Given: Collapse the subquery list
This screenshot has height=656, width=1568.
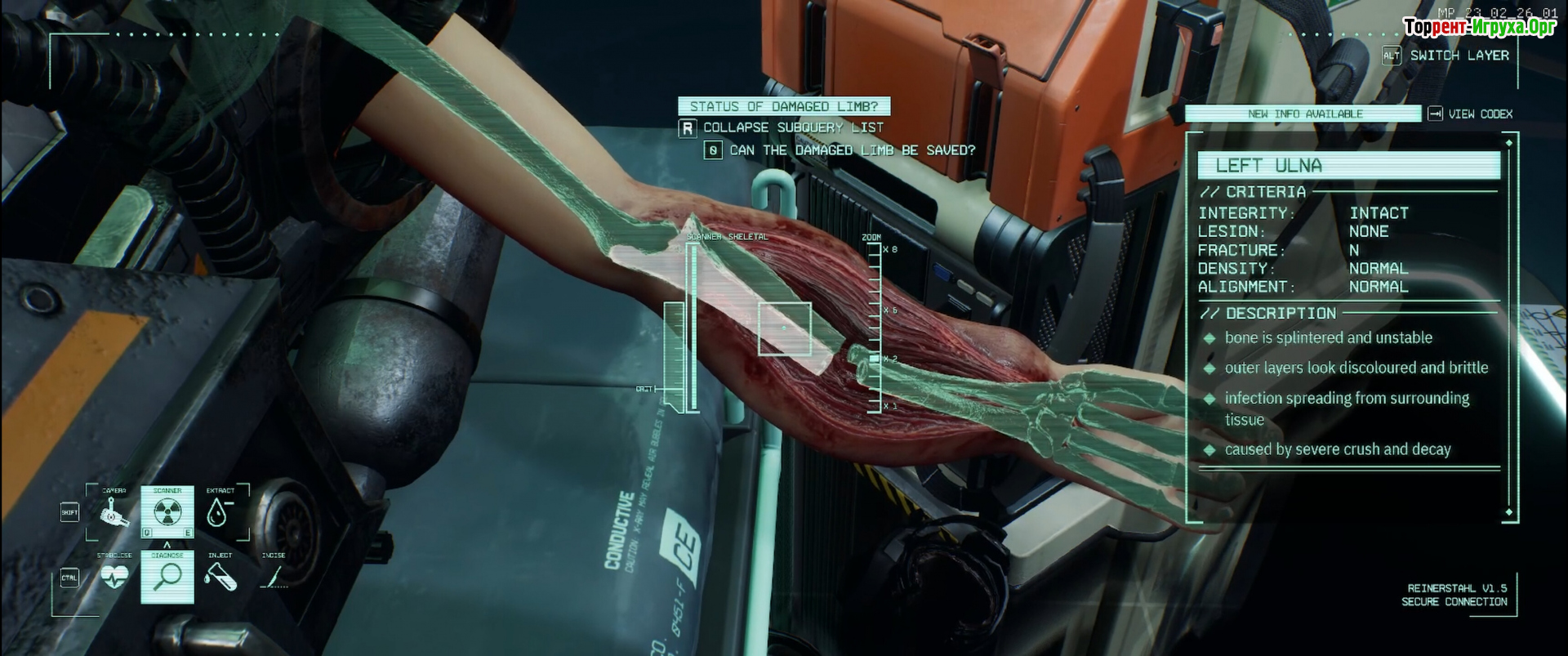Looking at the screenshot, I should pyautogui.click(x=792, y=128).
